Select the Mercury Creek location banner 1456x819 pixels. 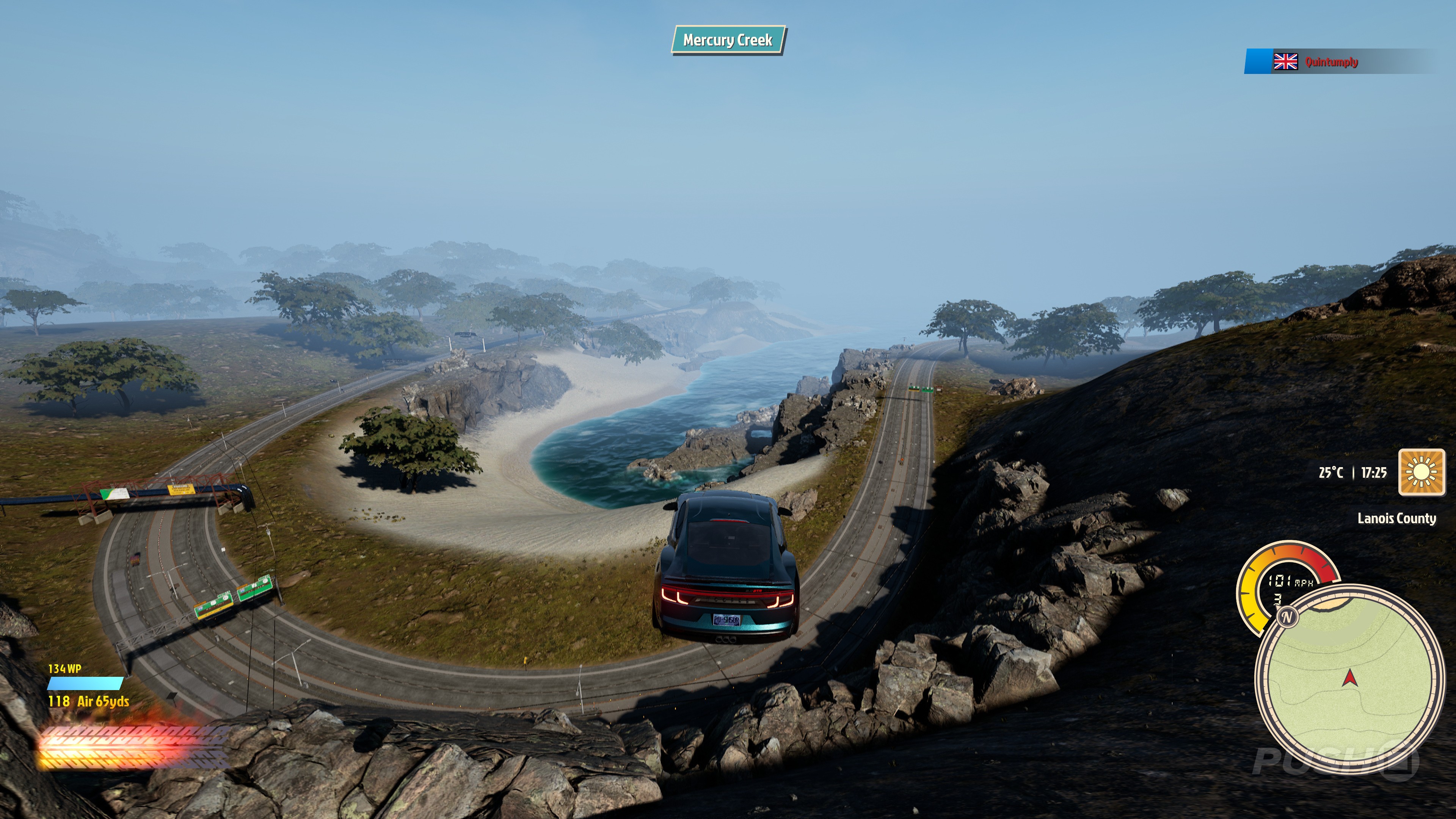(728, 40)
